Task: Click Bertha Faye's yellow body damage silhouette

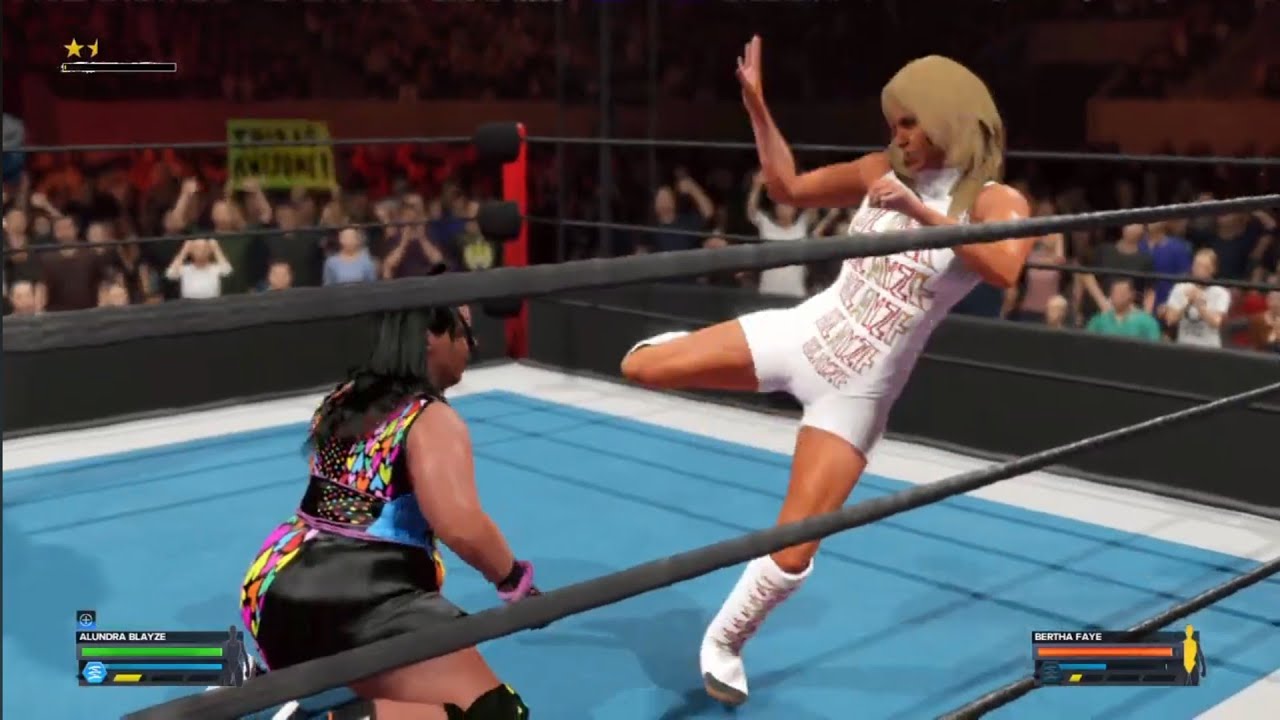Action: [1189, 651]
